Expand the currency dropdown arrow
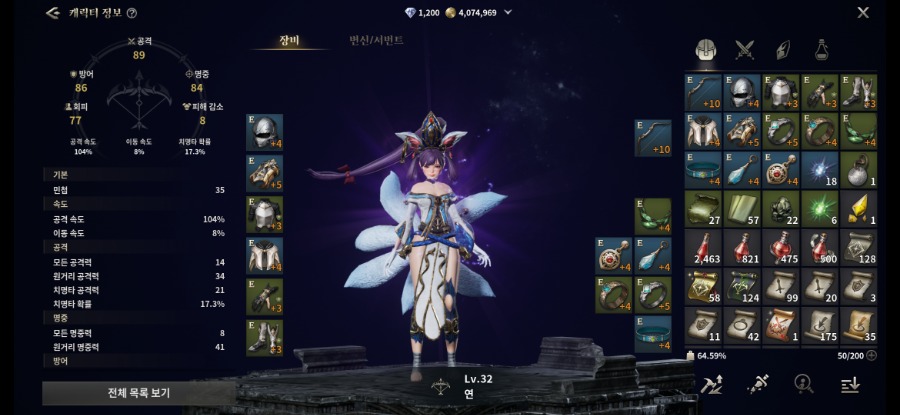900x415 pixels. tap(508, 13)
